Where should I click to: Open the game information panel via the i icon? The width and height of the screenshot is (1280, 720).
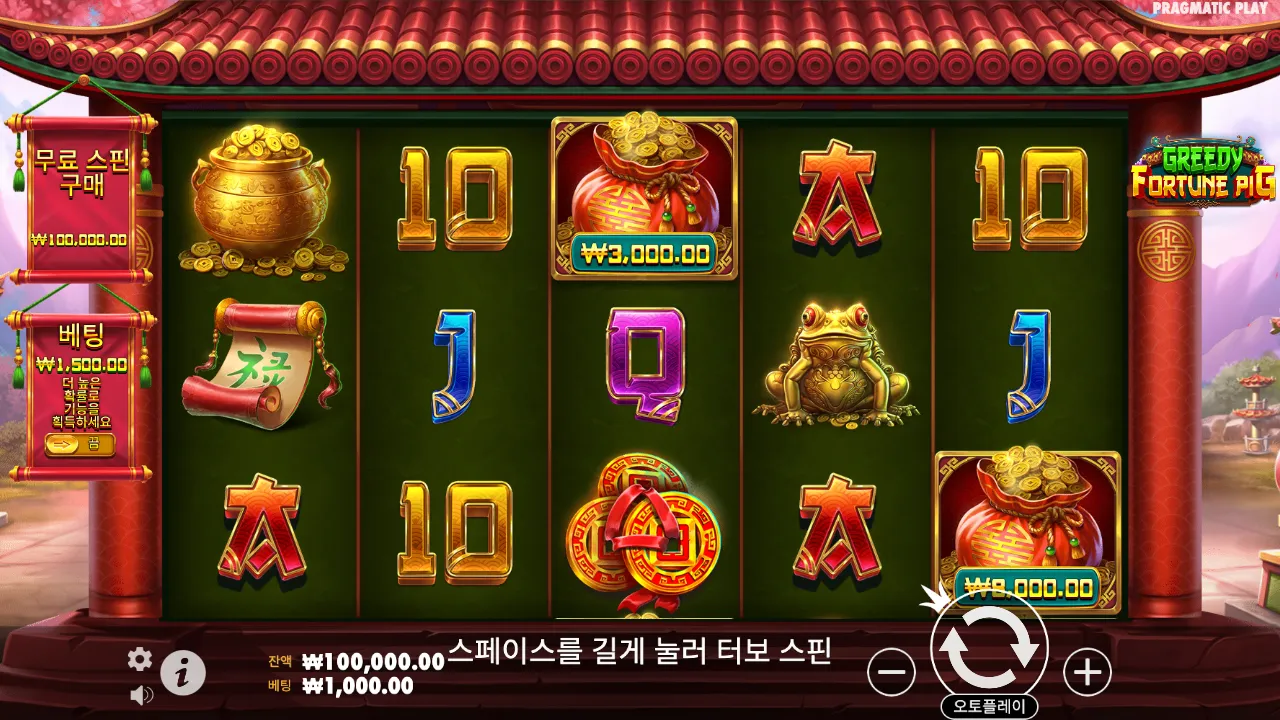point(183,671)
